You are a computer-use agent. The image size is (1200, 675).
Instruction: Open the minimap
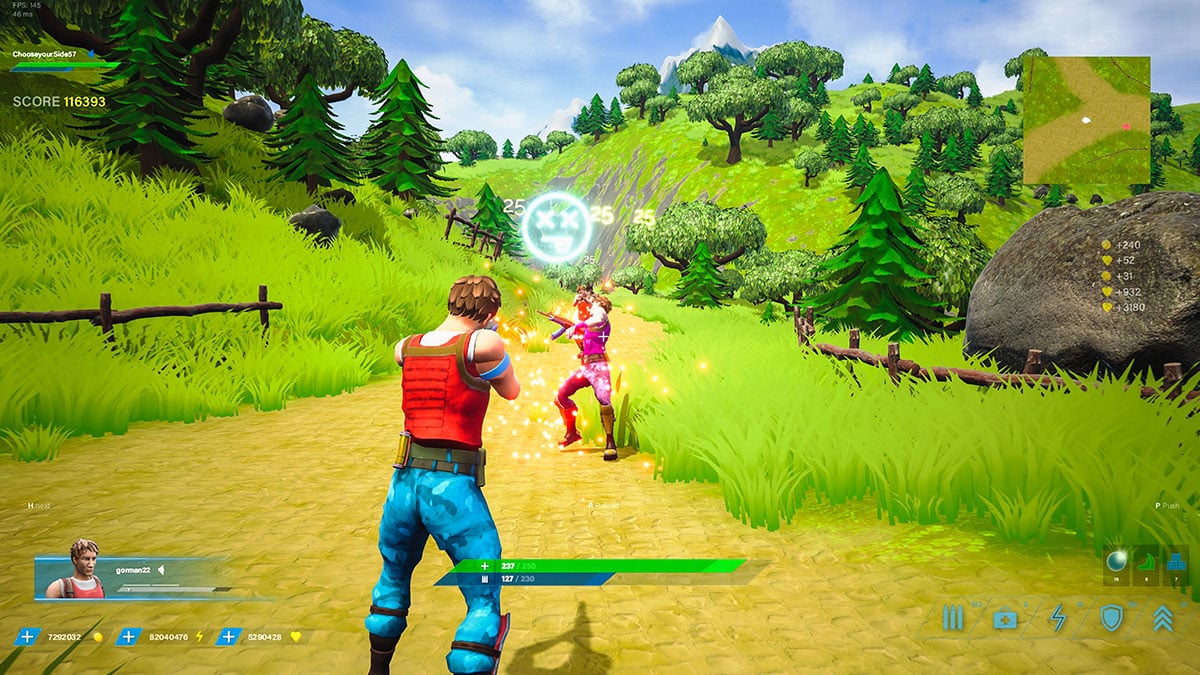pyautogui.click(x=1086, y=120)
